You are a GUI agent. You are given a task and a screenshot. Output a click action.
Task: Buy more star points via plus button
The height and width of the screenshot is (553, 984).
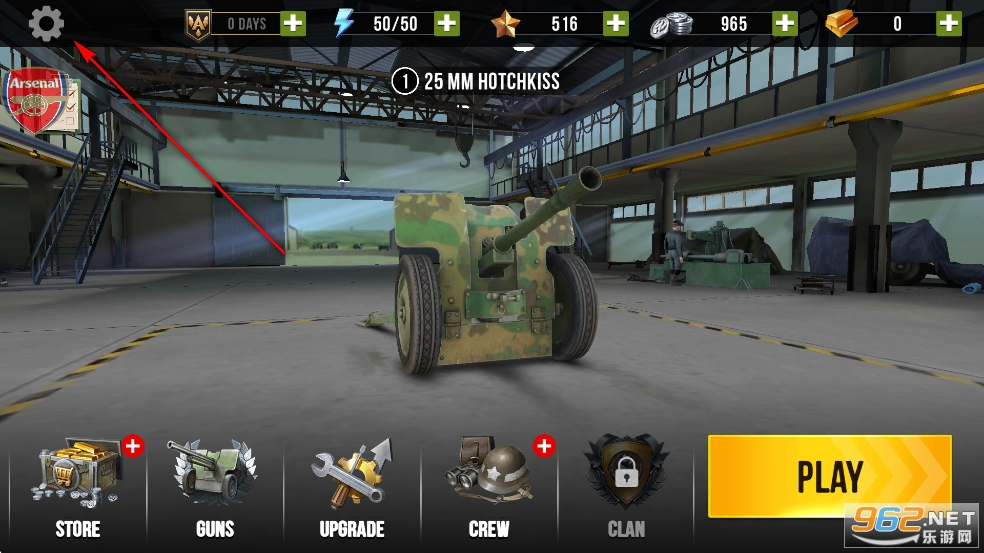click(616, 23)
